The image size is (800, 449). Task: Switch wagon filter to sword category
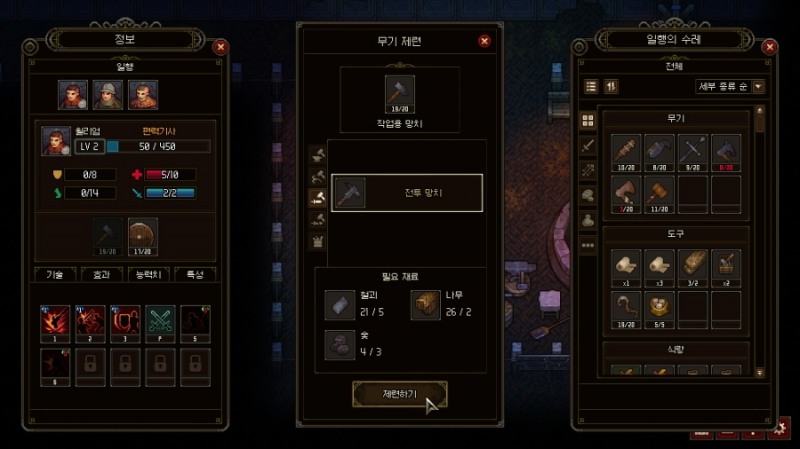click(588, 146)
